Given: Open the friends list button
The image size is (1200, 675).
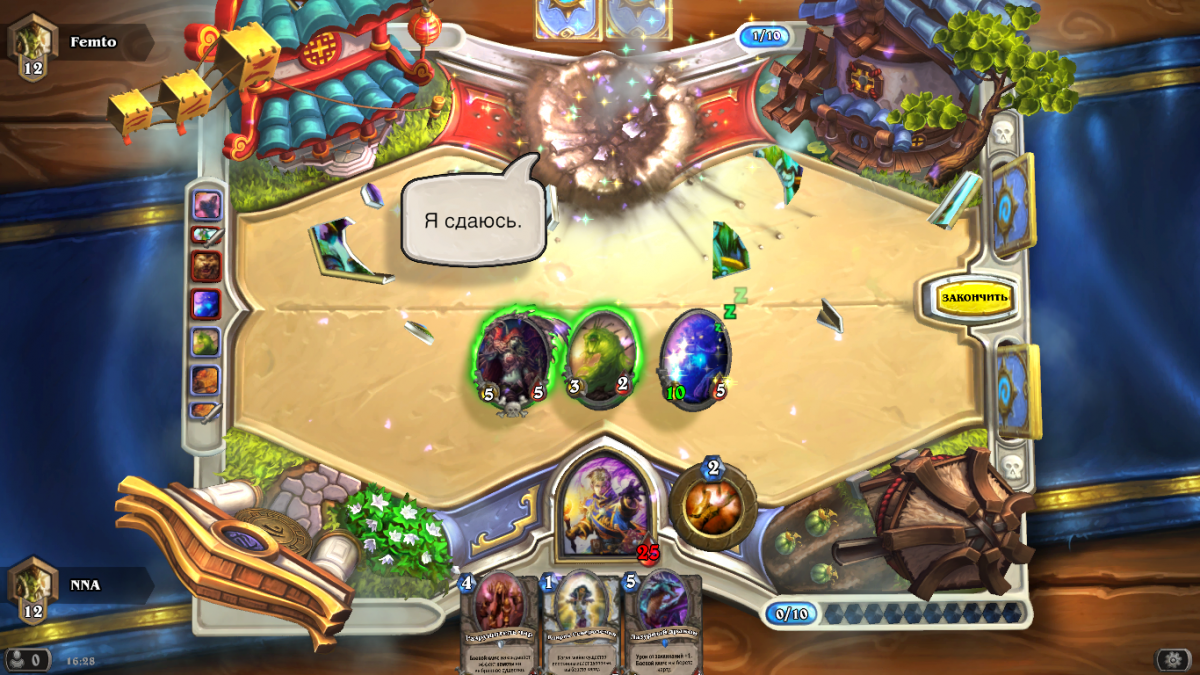Looking at the screenshot, I should [x=27, y=659].
